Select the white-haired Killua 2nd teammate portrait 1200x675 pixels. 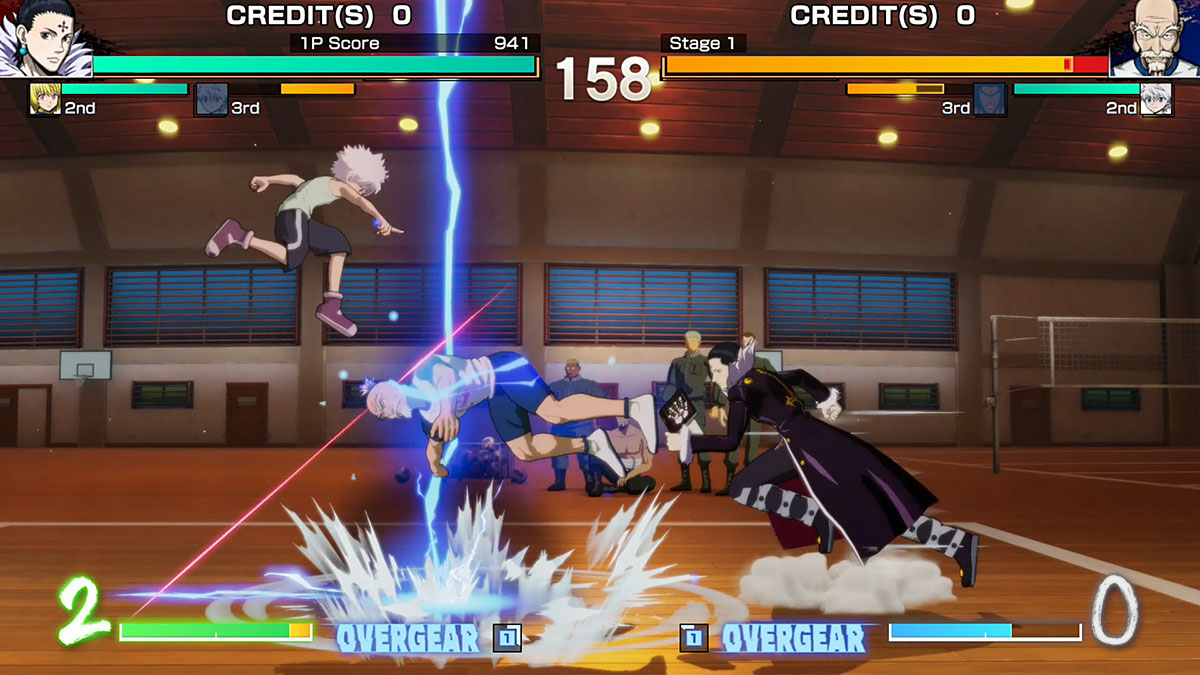coord(1156,100)
